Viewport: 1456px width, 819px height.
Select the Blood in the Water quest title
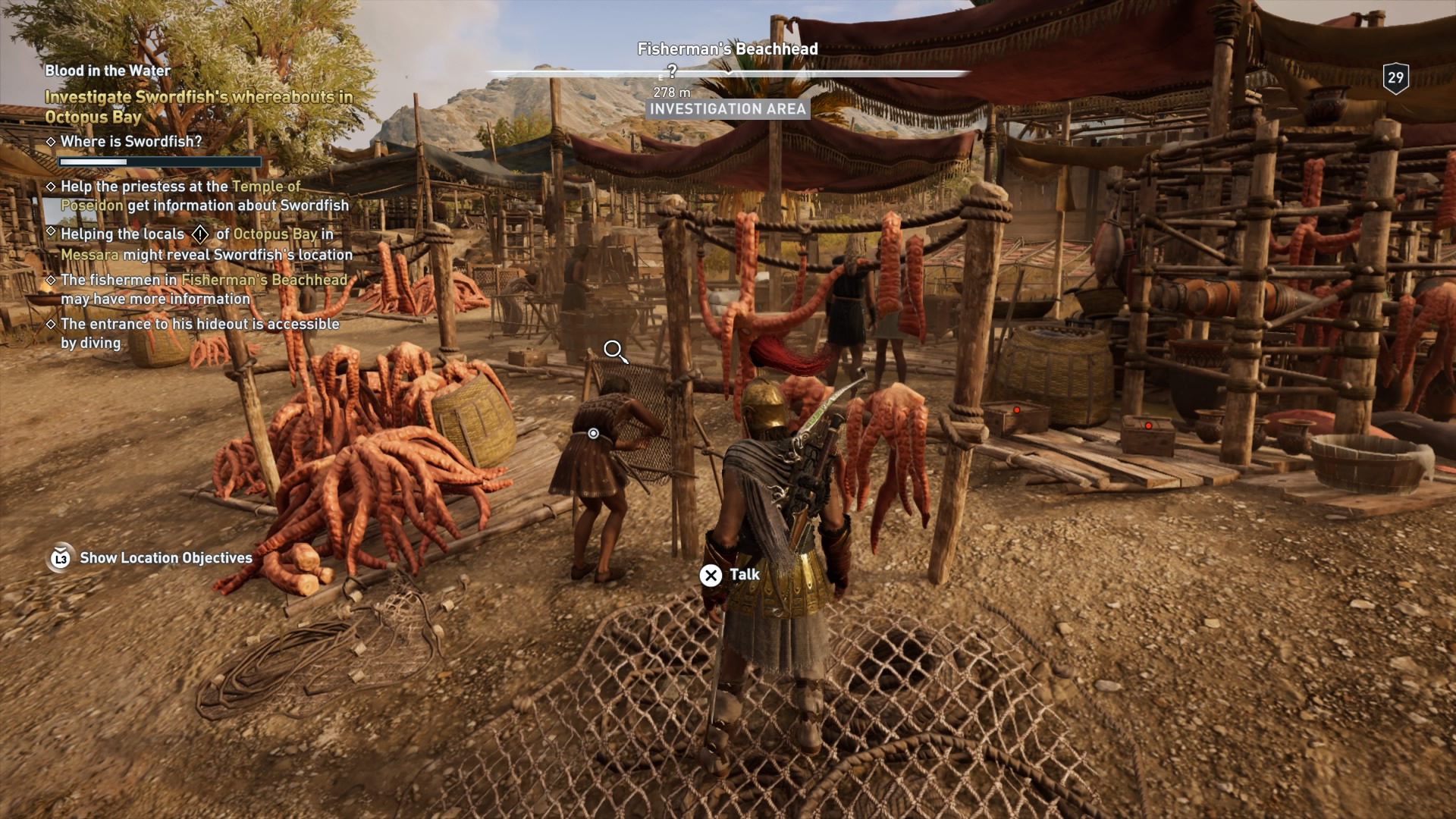point(106,71)
